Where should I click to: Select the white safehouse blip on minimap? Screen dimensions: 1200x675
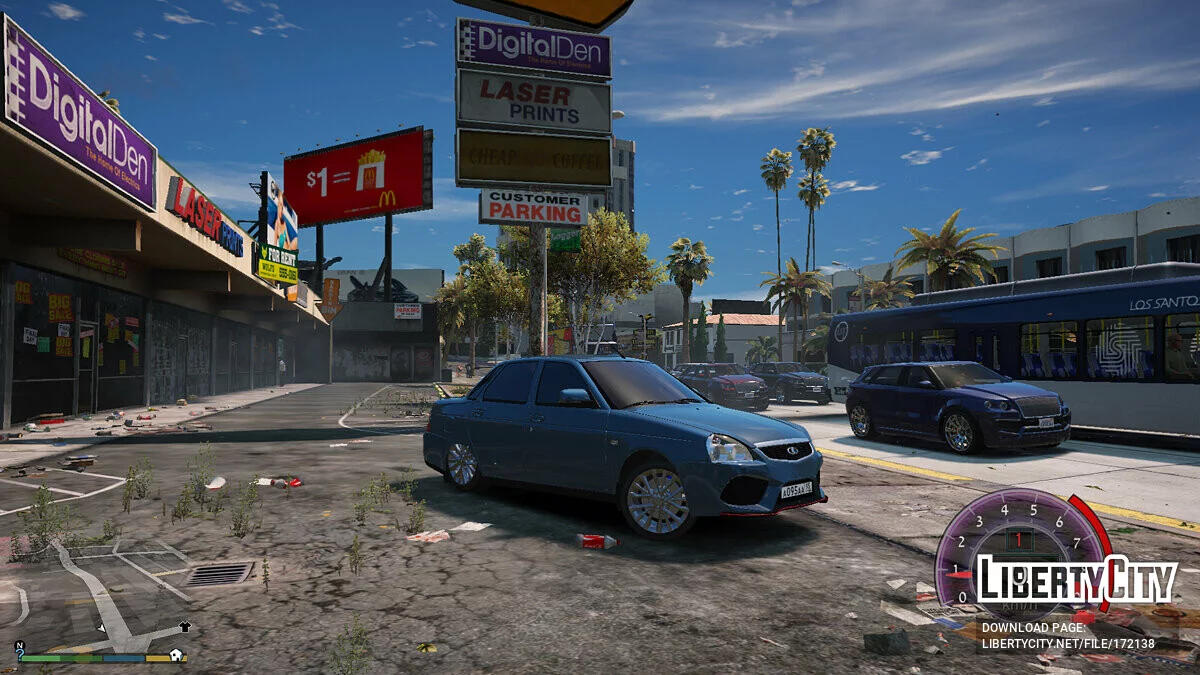click(x=176, y=655)
